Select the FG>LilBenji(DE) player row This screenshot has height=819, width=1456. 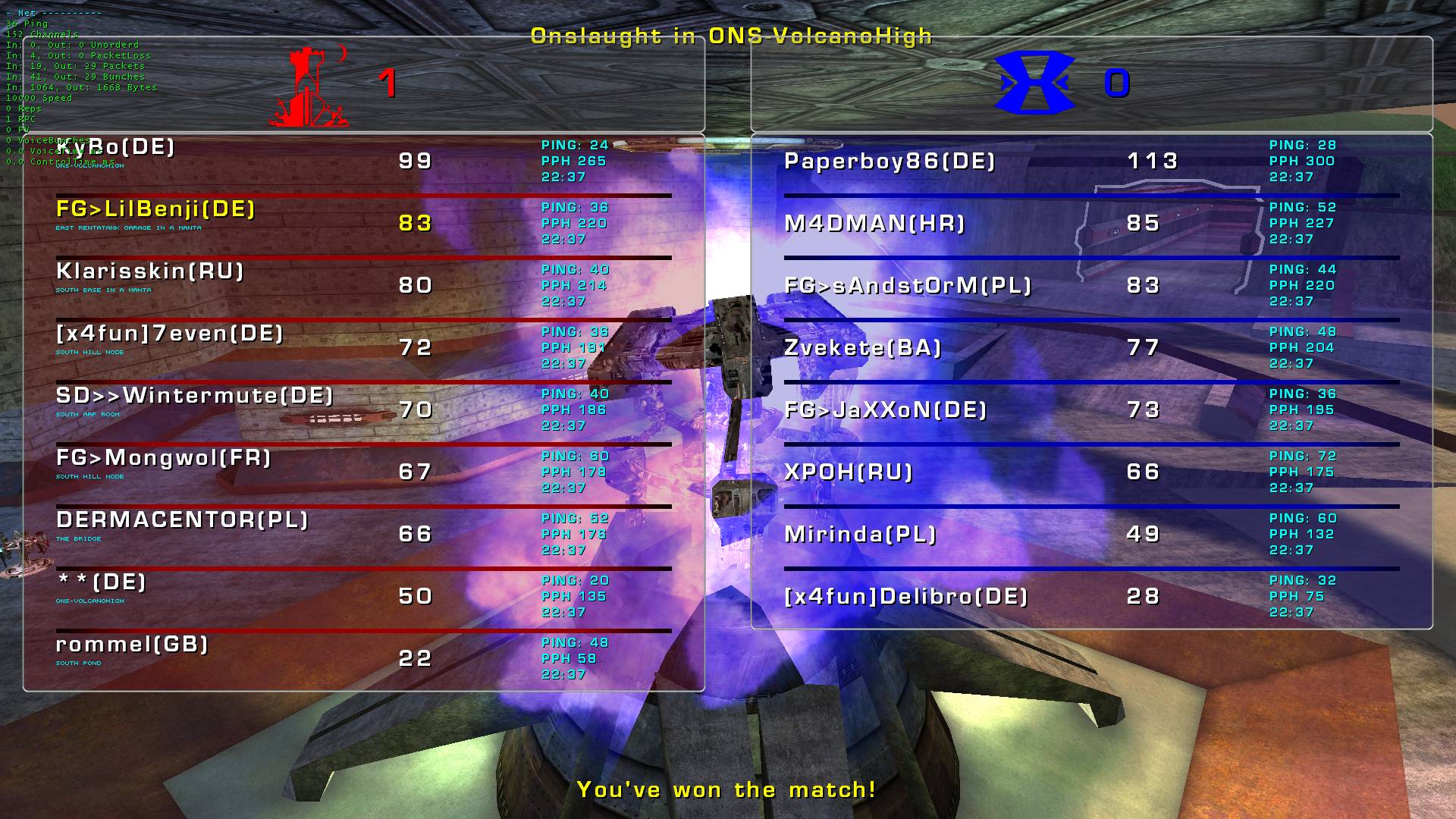point(155,209)
